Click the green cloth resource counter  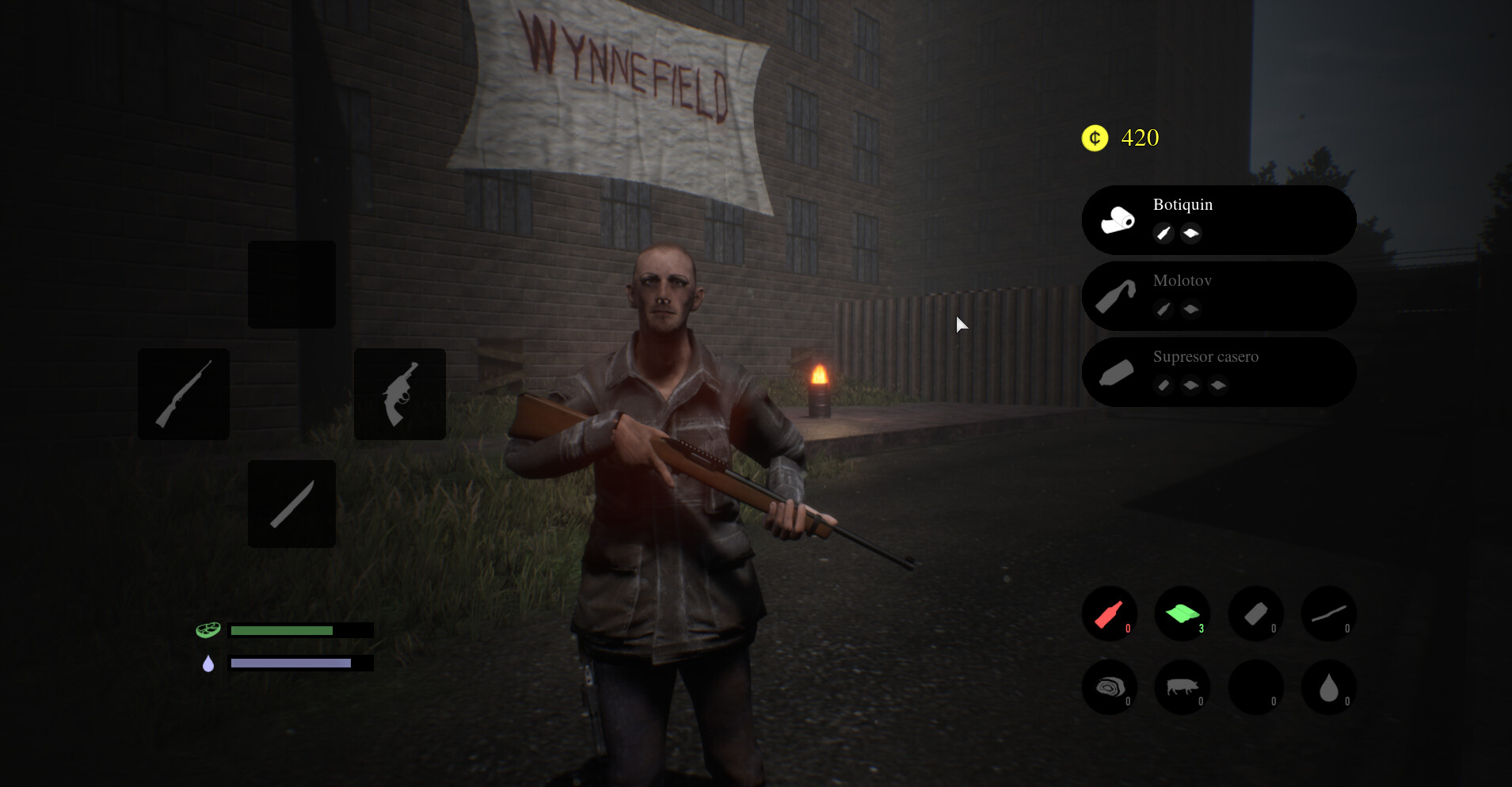pos(1183,614)
